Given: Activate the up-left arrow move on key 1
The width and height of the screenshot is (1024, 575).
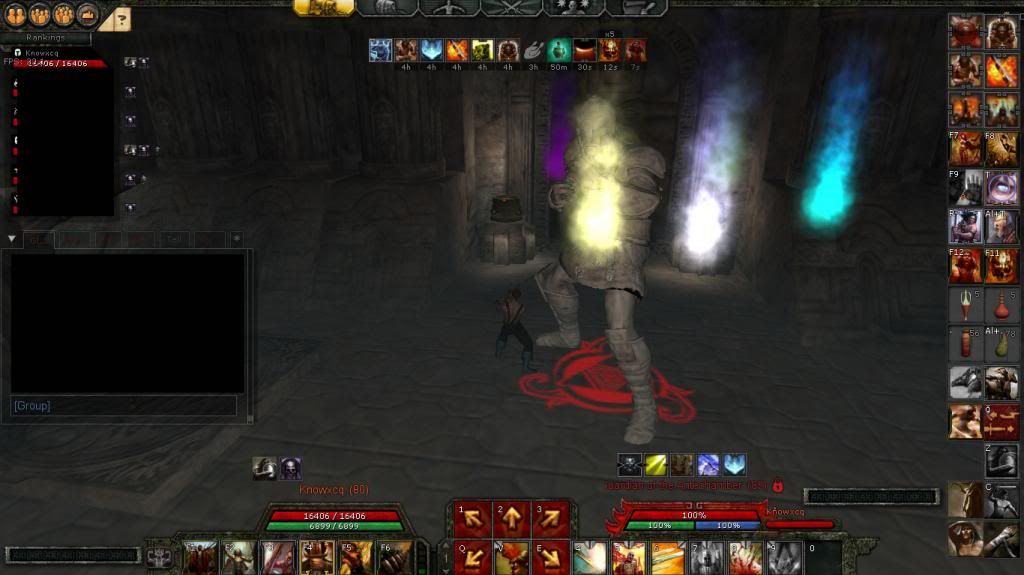Looking at the screenshot, I should click(471, 518).
